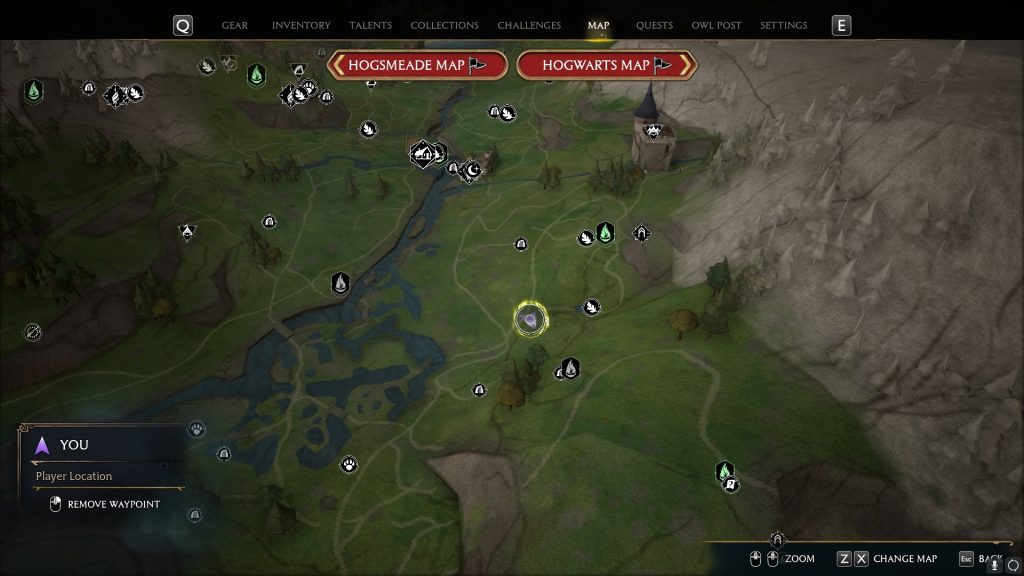The width and height of the screenshot is (1024, 576).
Task: Click the marker on the stone tower
Action: [653, 128]
